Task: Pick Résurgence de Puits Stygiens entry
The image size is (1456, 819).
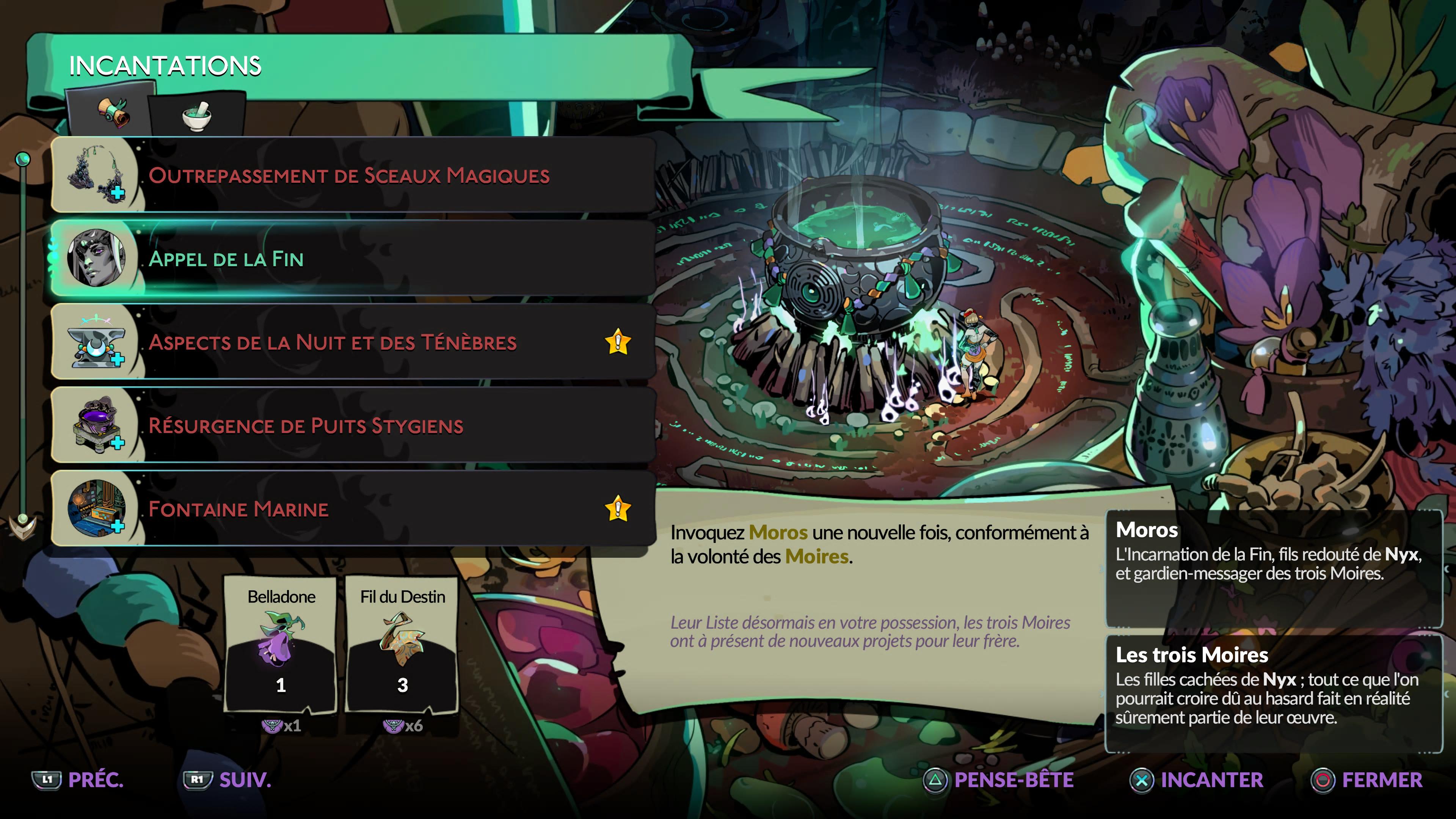Action: tap(350, 425)
